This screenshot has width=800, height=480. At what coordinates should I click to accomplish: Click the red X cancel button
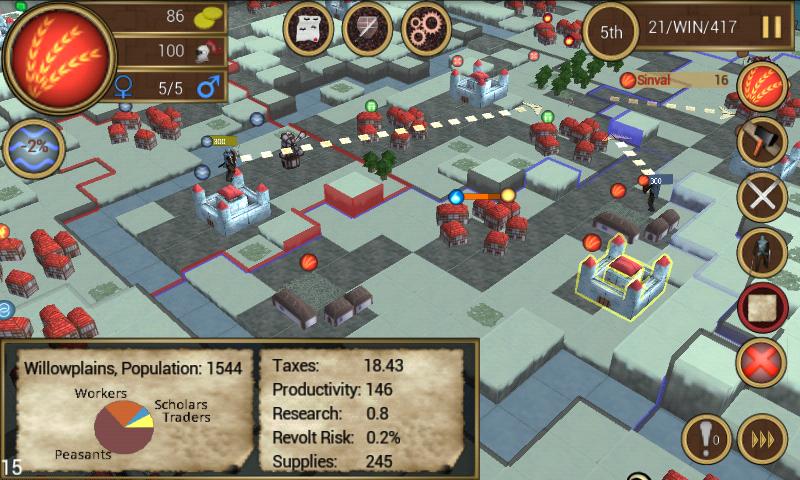762,361
